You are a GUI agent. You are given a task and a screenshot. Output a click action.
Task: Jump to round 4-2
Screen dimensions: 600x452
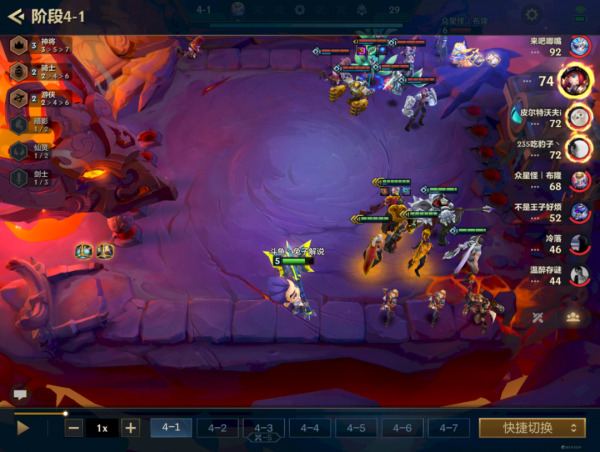pos(217,427)
